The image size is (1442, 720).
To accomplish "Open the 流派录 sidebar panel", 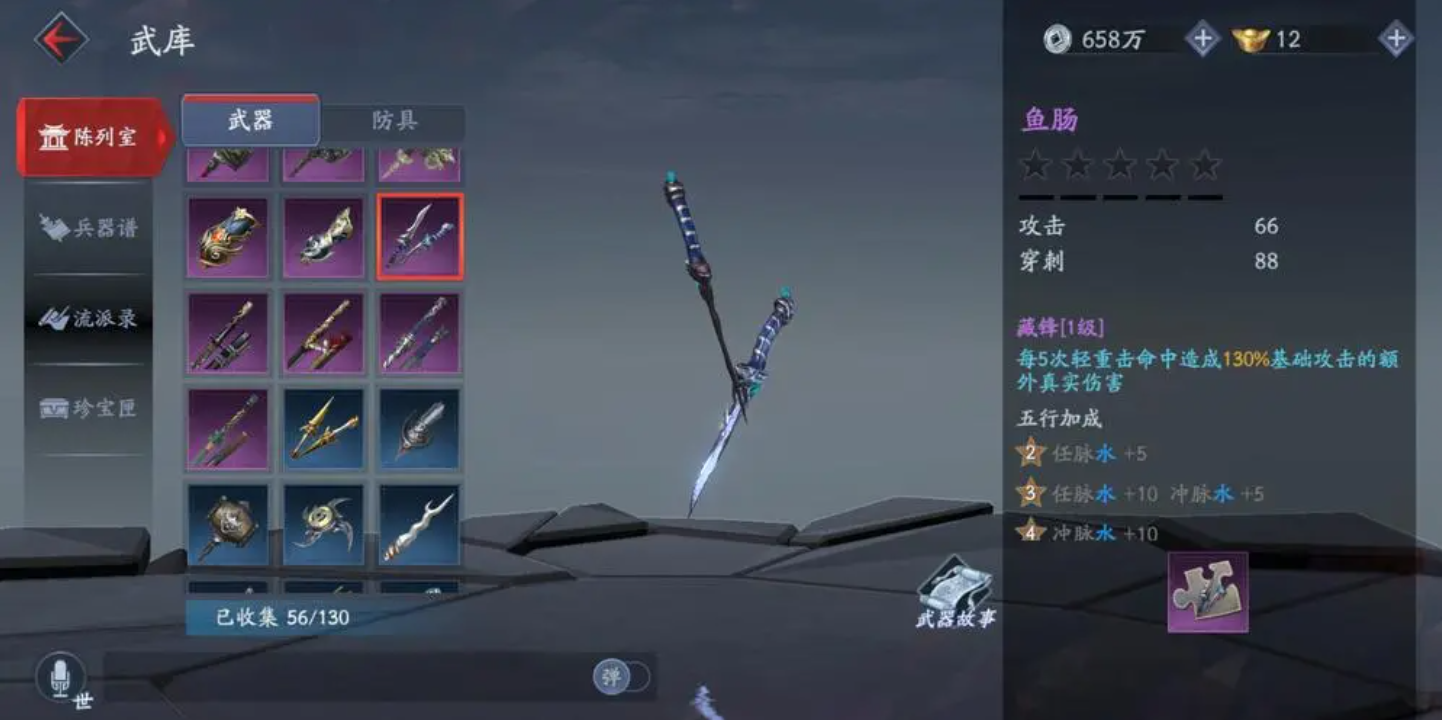I will 88,320.
